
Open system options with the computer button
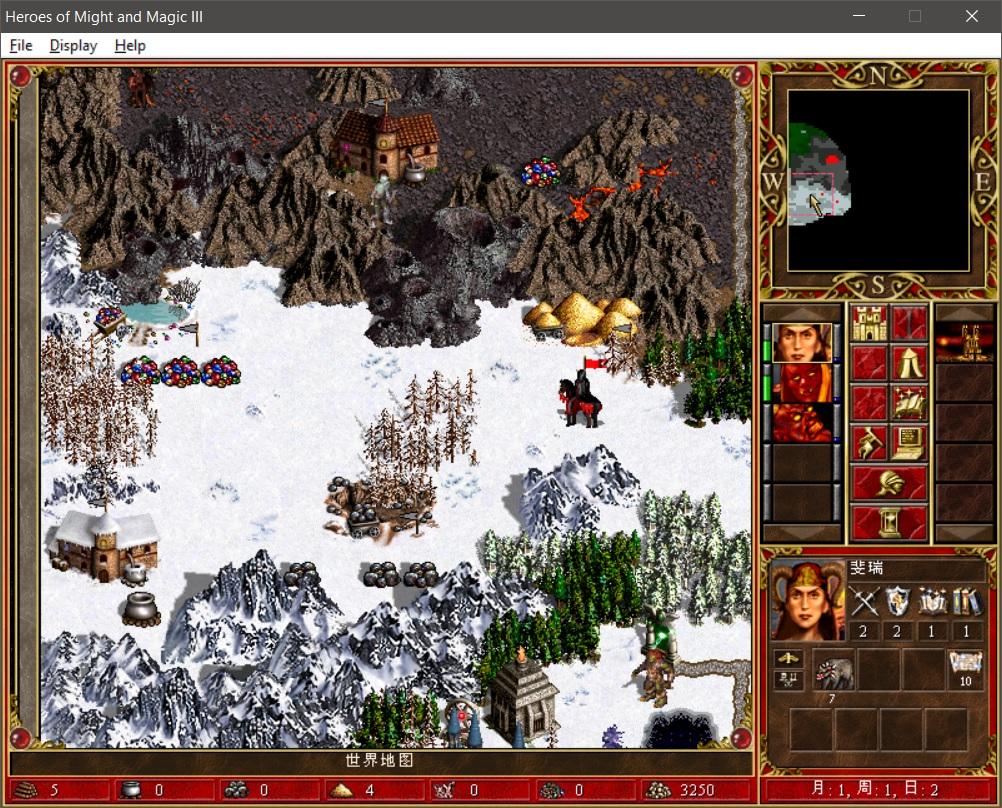909,443
